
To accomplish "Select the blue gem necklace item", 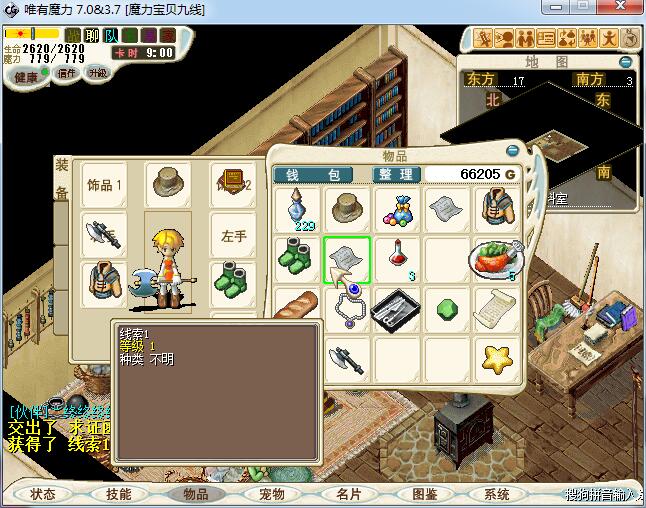I will [x=347, y=307].
